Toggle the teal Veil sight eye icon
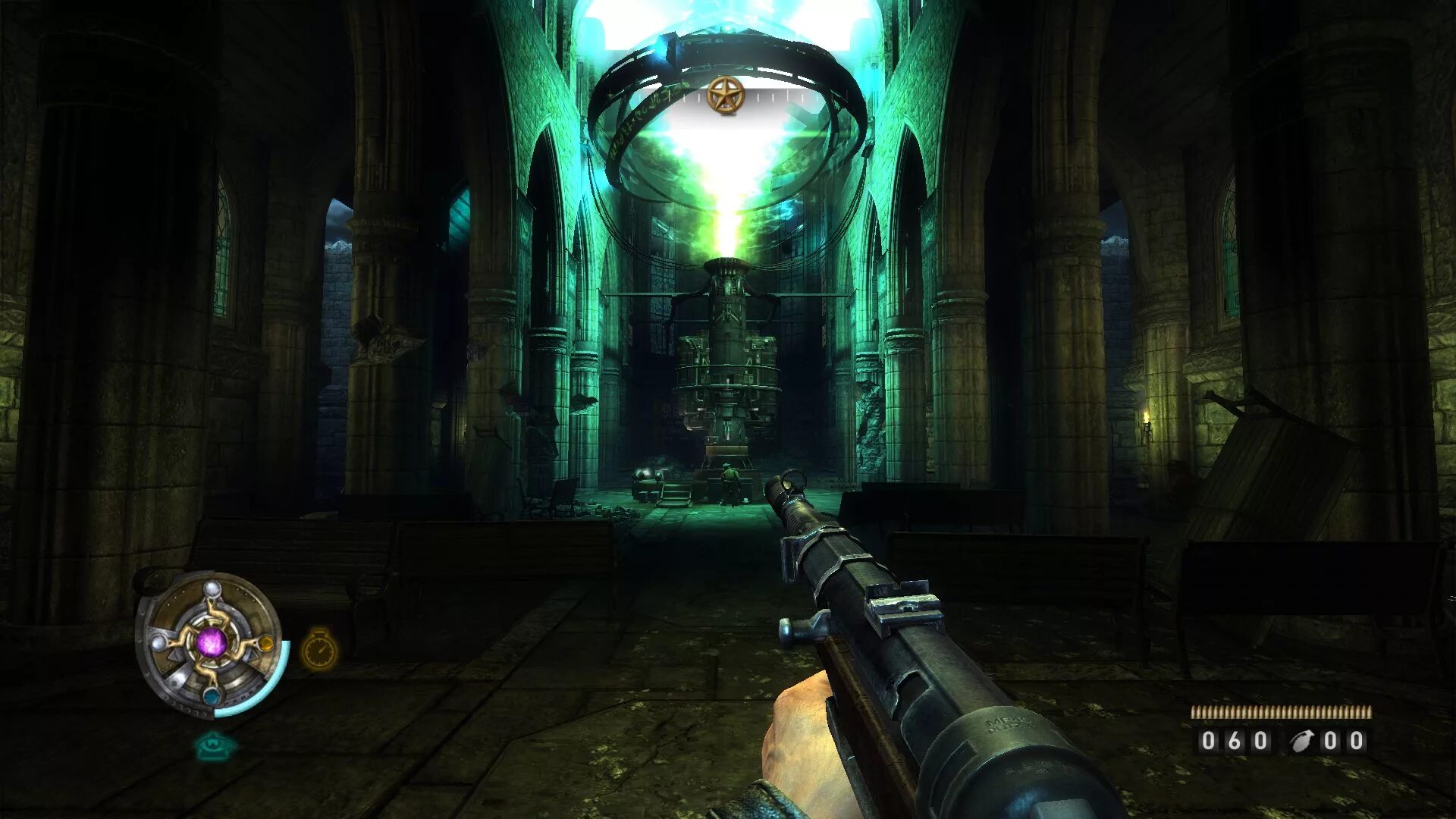 coord(215,746)
